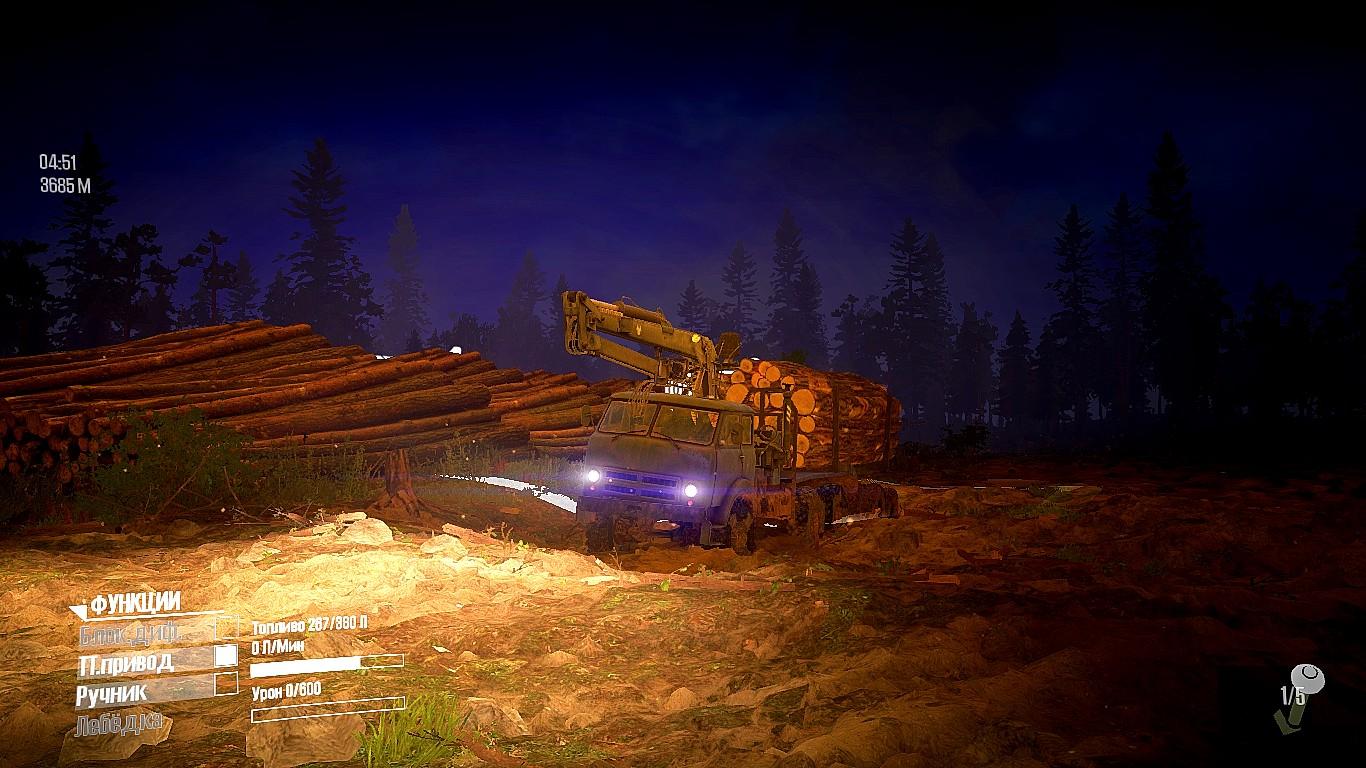This screenshot has width=1366, height=768.
Task: Click the gear shifter icon
Action: [1296, 695]
